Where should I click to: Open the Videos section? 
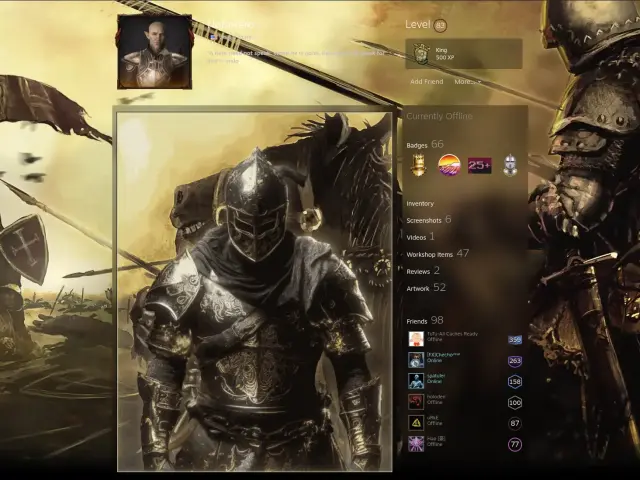tap(417, 237)
